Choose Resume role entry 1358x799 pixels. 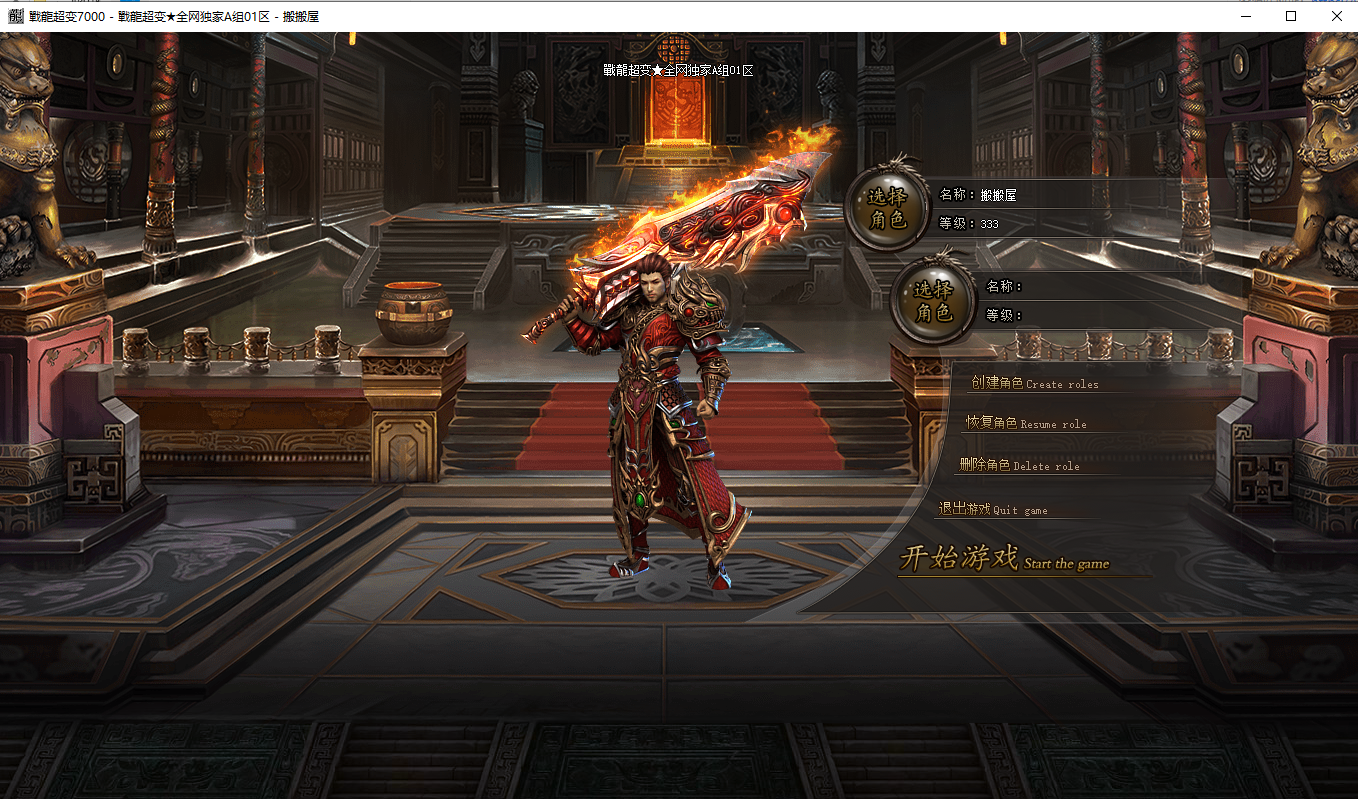(x=1025, y=423)
